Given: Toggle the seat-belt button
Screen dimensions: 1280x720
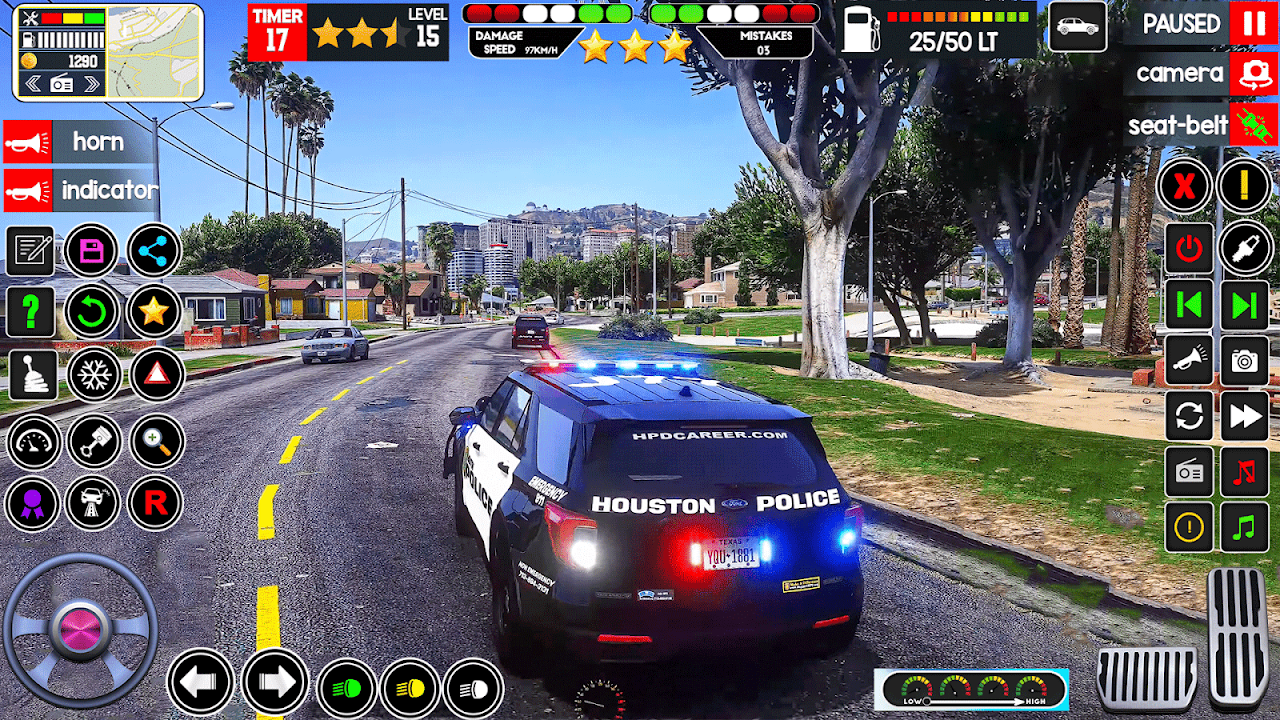Looking at the screenshot, I should click(x=1252, y=125).
